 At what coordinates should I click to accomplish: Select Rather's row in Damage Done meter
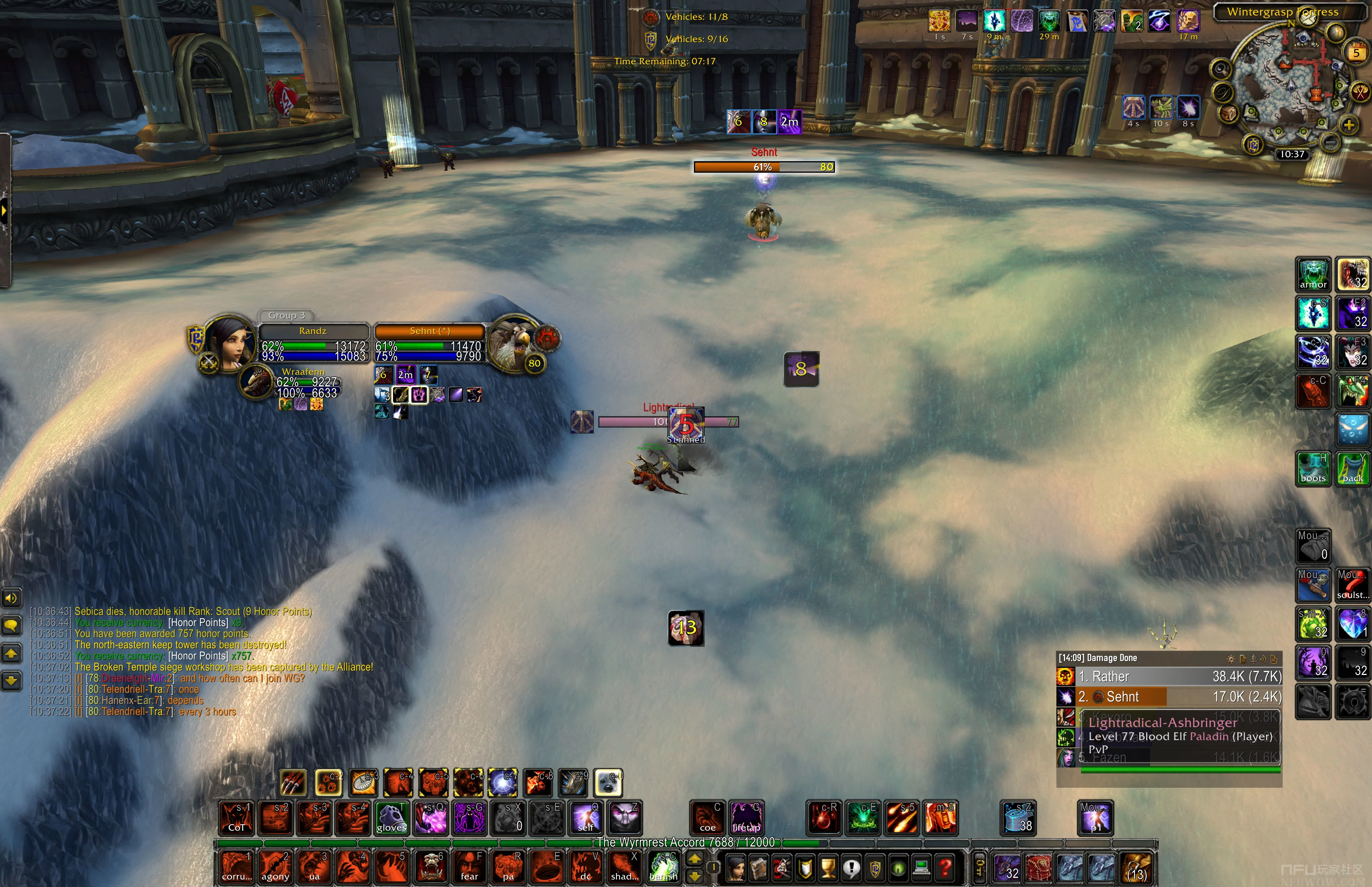click(x=1169, y=676)
